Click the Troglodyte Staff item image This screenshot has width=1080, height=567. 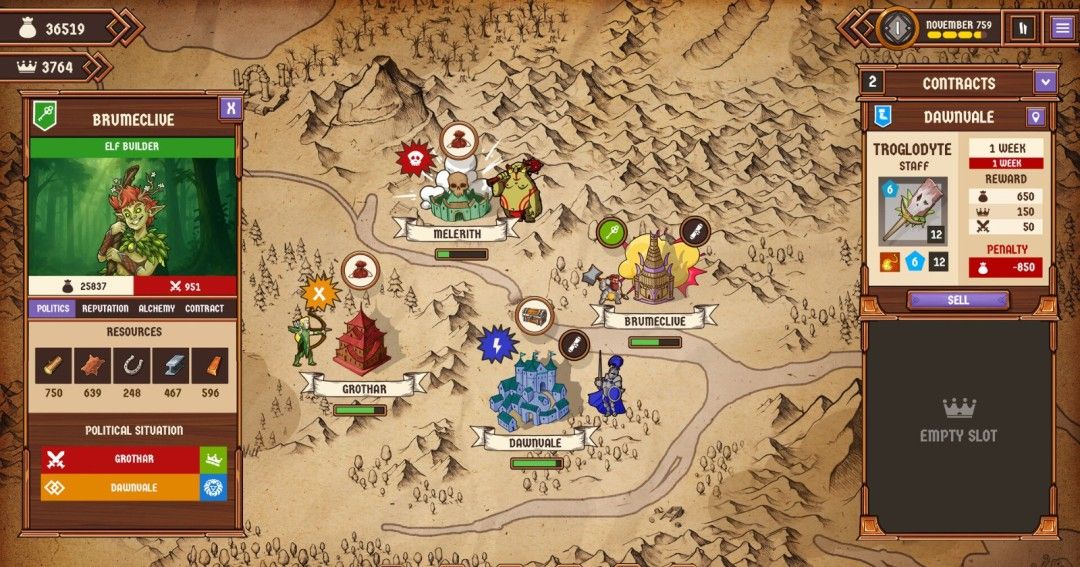click(912, 212)
